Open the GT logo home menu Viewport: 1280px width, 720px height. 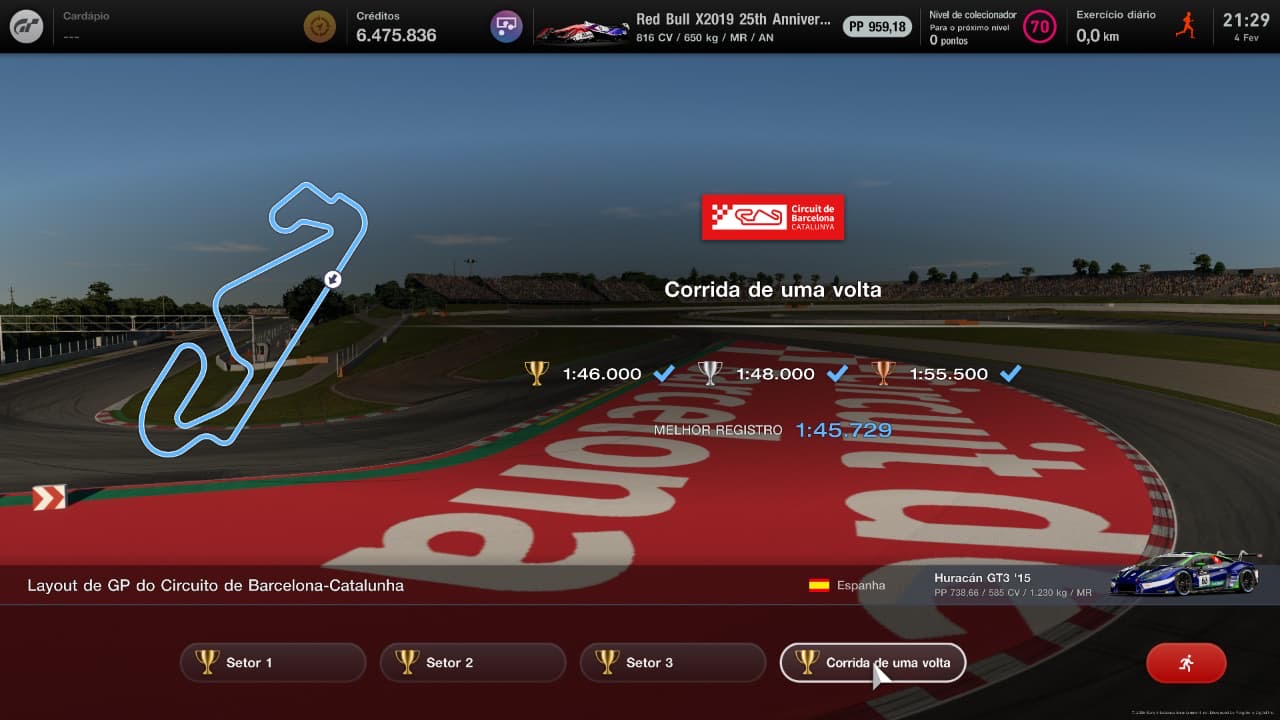click(25, 26)
